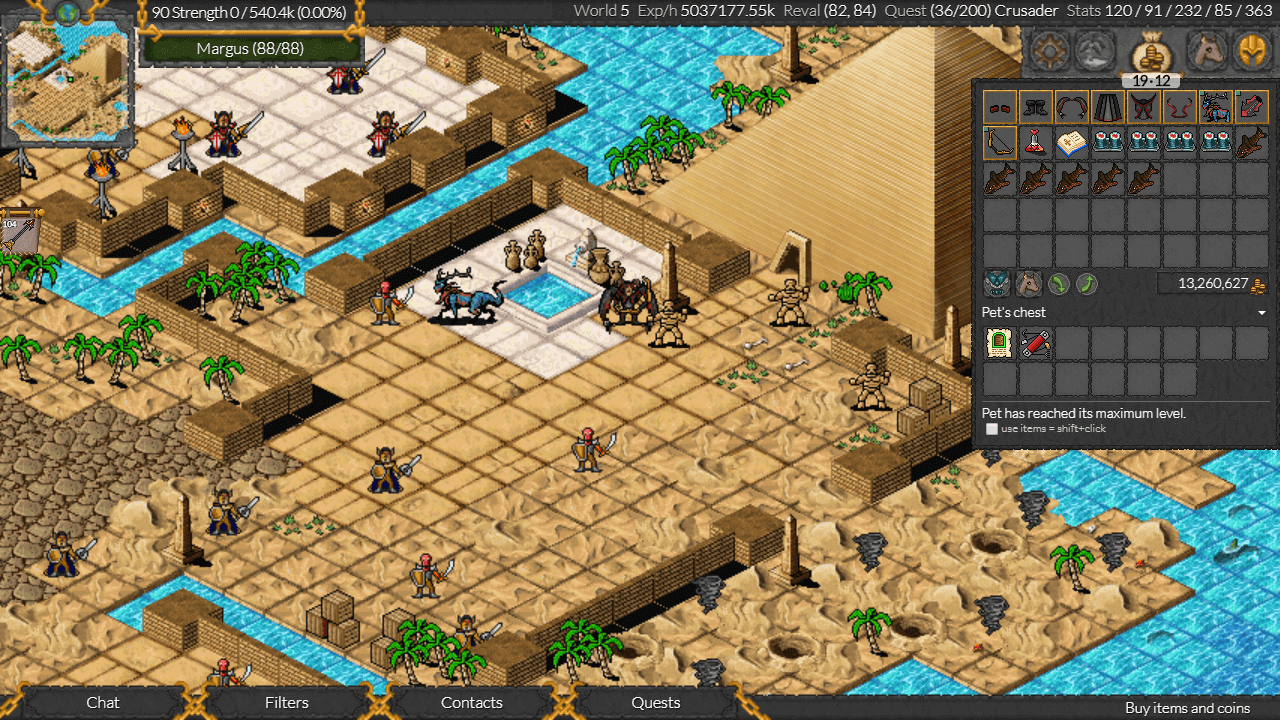
Task: Switch to the Quests tab
Action: (x=655, y=702)
